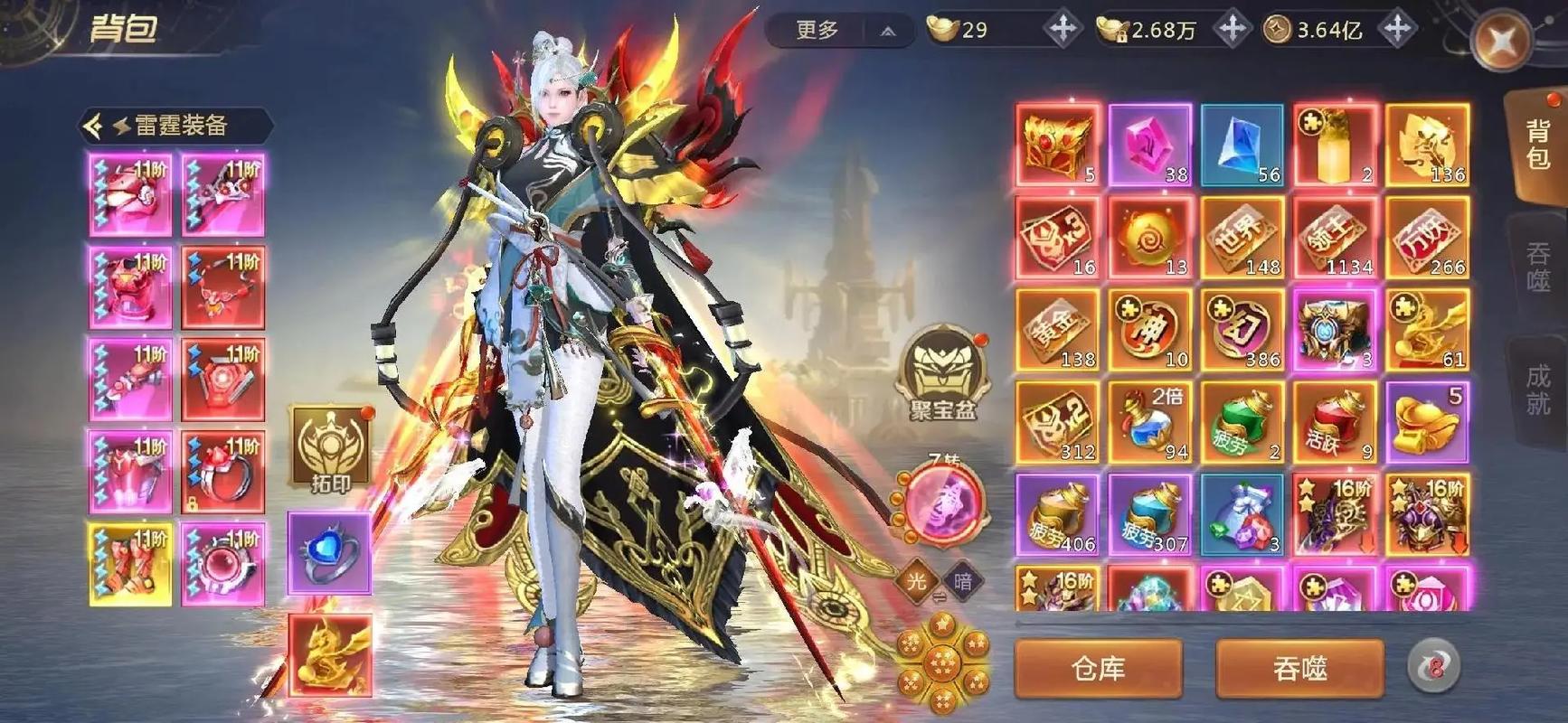The width and height of the screenshot is (1568, 723).
Task: Open the 拓印 rubbing feature
Action: 330,447
